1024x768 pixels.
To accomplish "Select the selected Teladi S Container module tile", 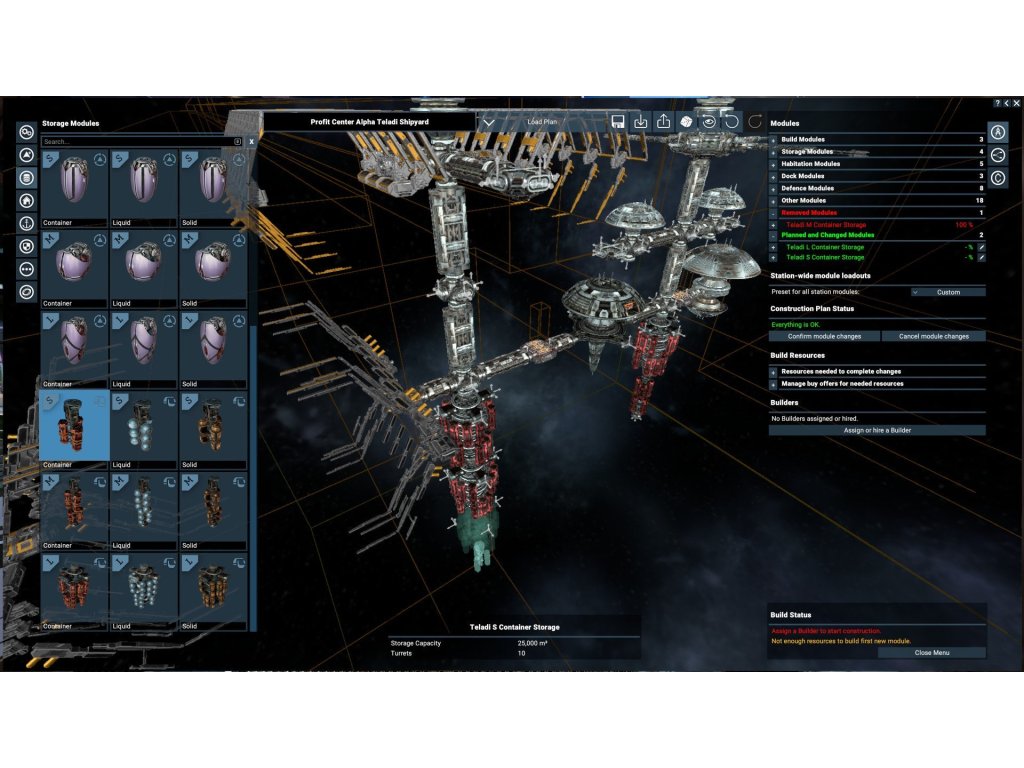I will coord(75,426).
